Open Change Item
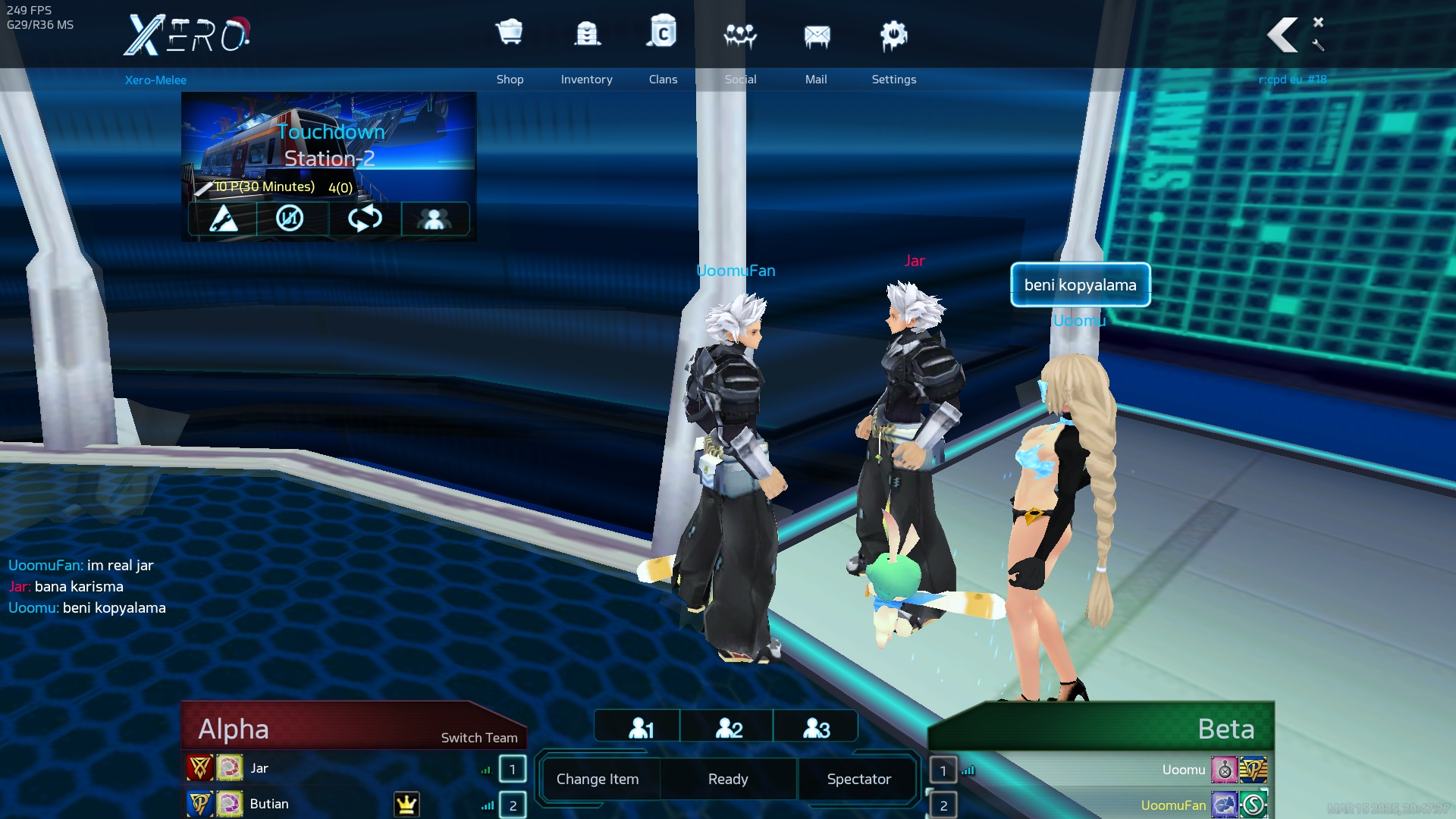The image size is (1456, 819). click(598, 779)
